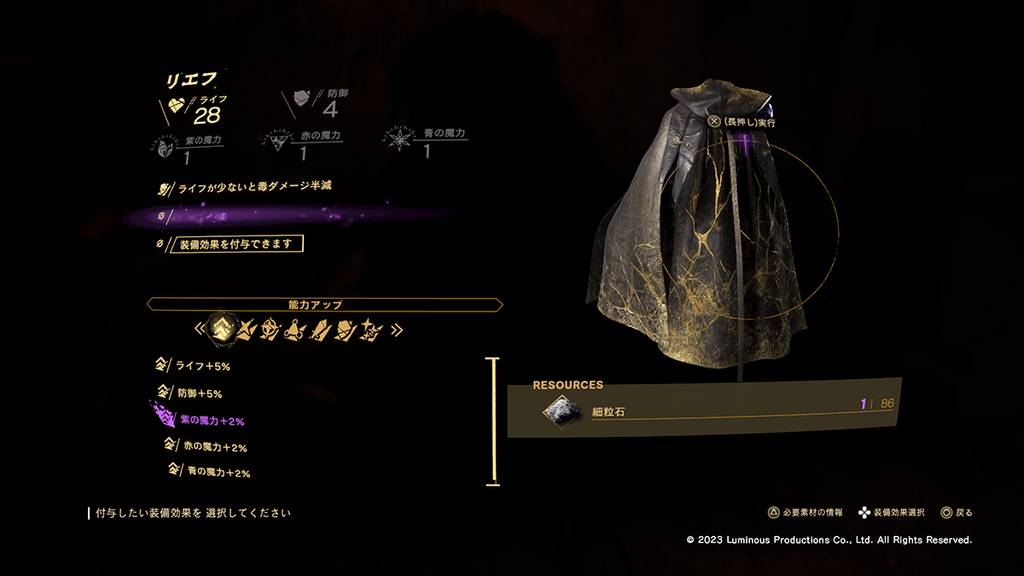Go to previous effect category arrow
The height and width of the screenshot is (576, 1024).
click(x=200, y=328)
